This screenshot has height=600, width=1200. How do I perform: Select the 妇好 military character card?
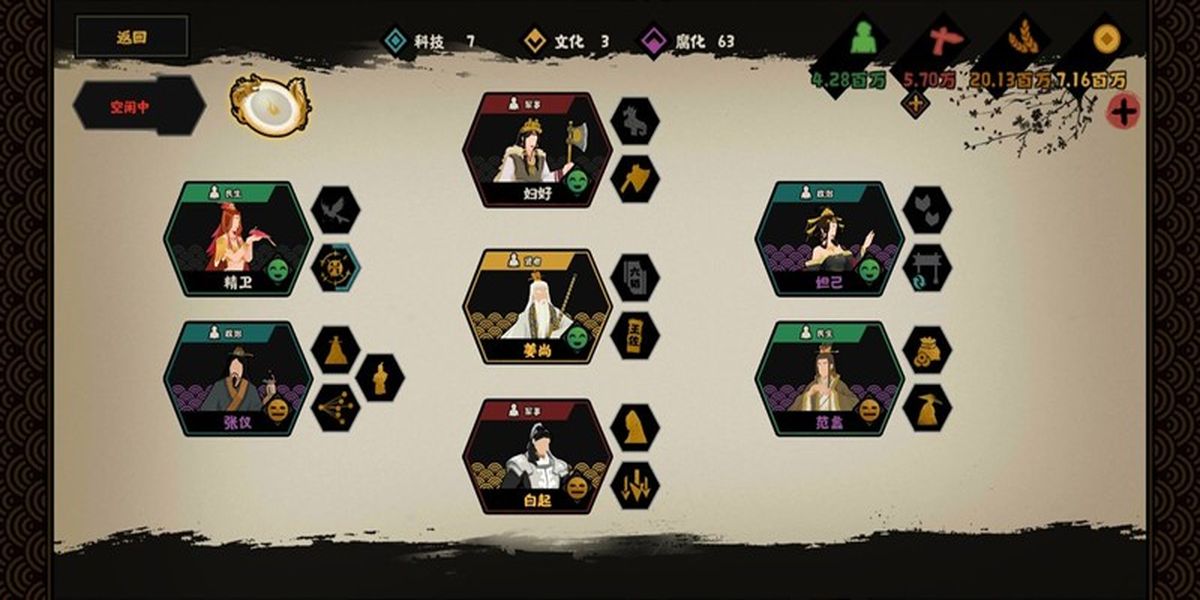click(537, 150)
